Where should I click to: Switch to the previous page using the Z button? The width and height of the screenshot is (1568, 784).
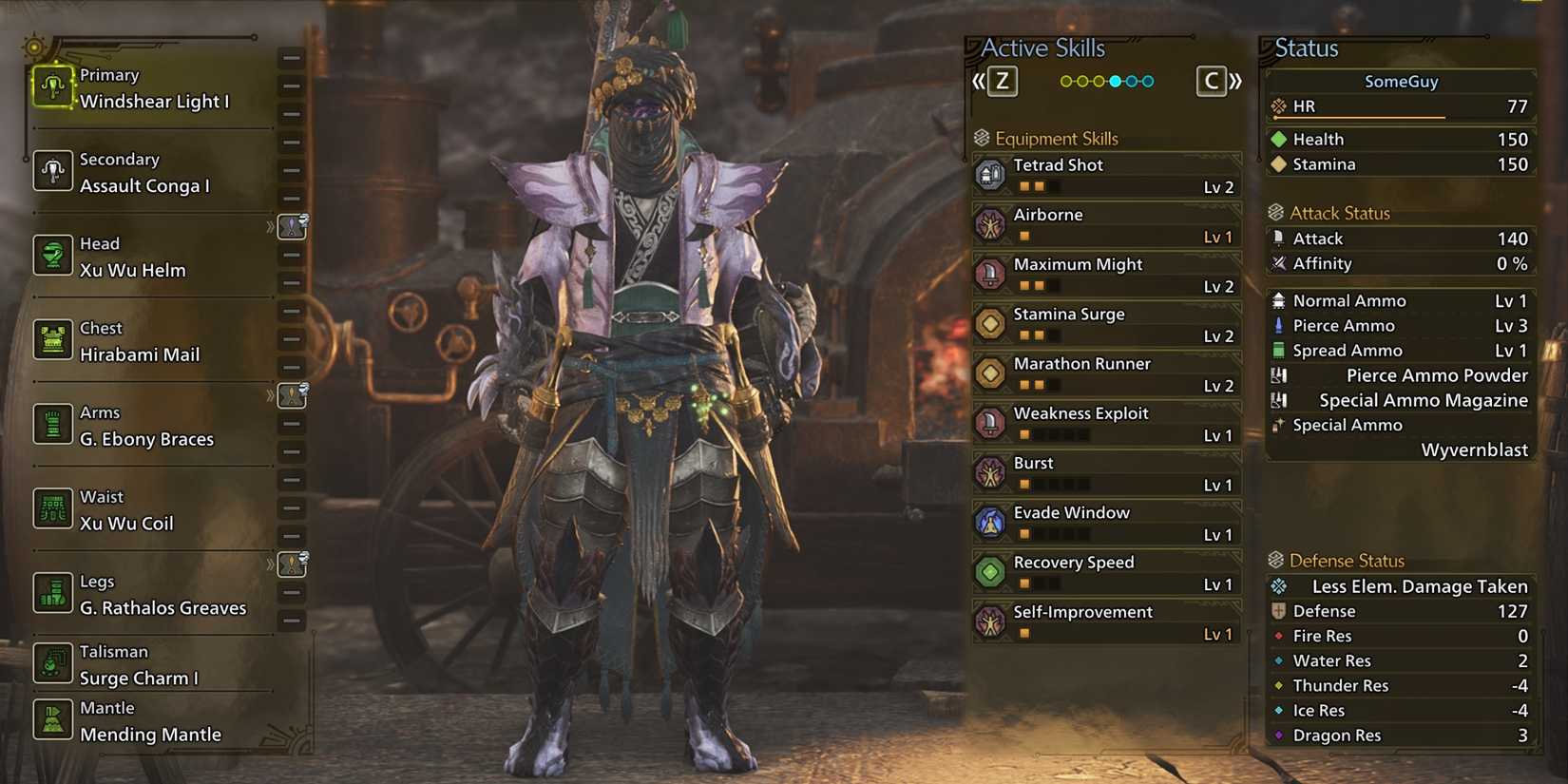1002,82
